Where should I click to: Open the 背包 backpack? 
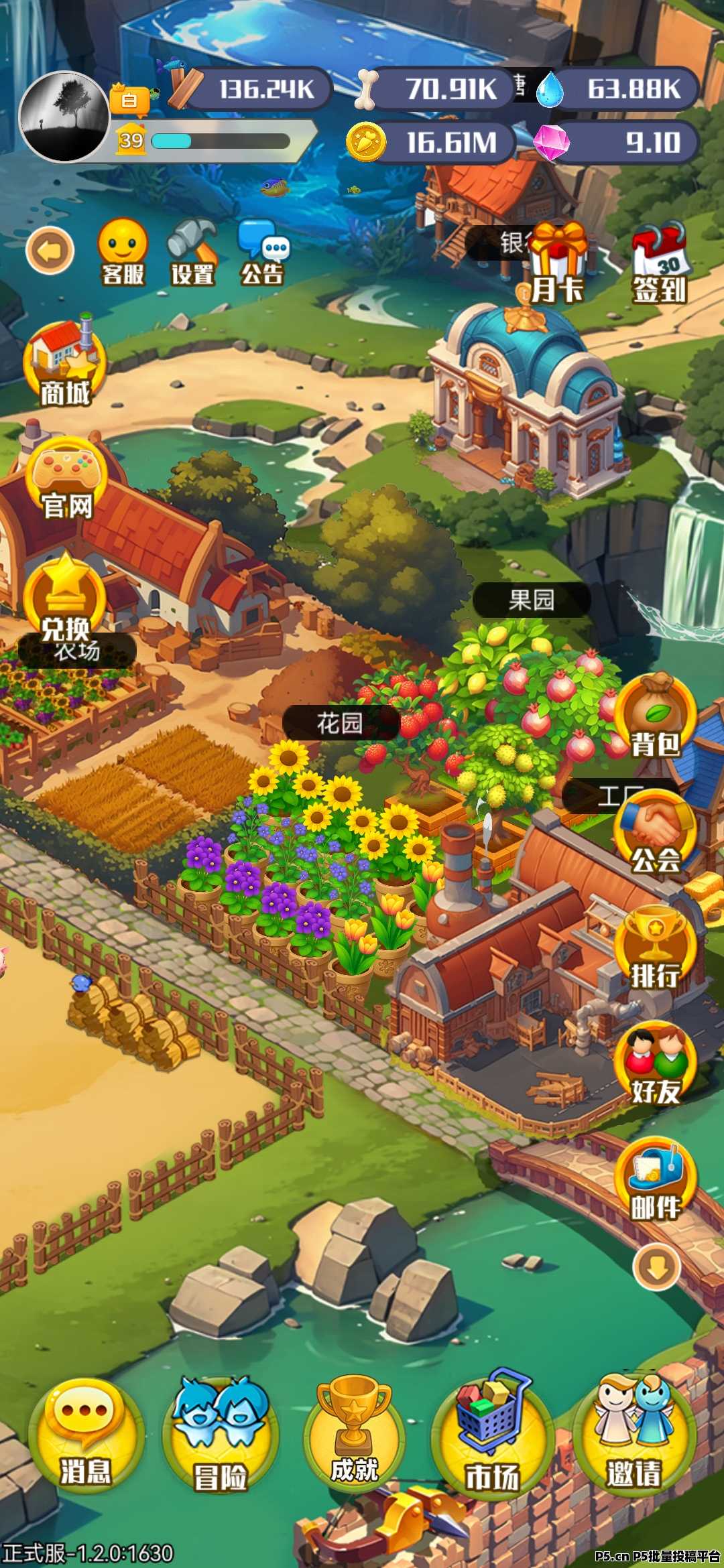(x=656, y=717)
